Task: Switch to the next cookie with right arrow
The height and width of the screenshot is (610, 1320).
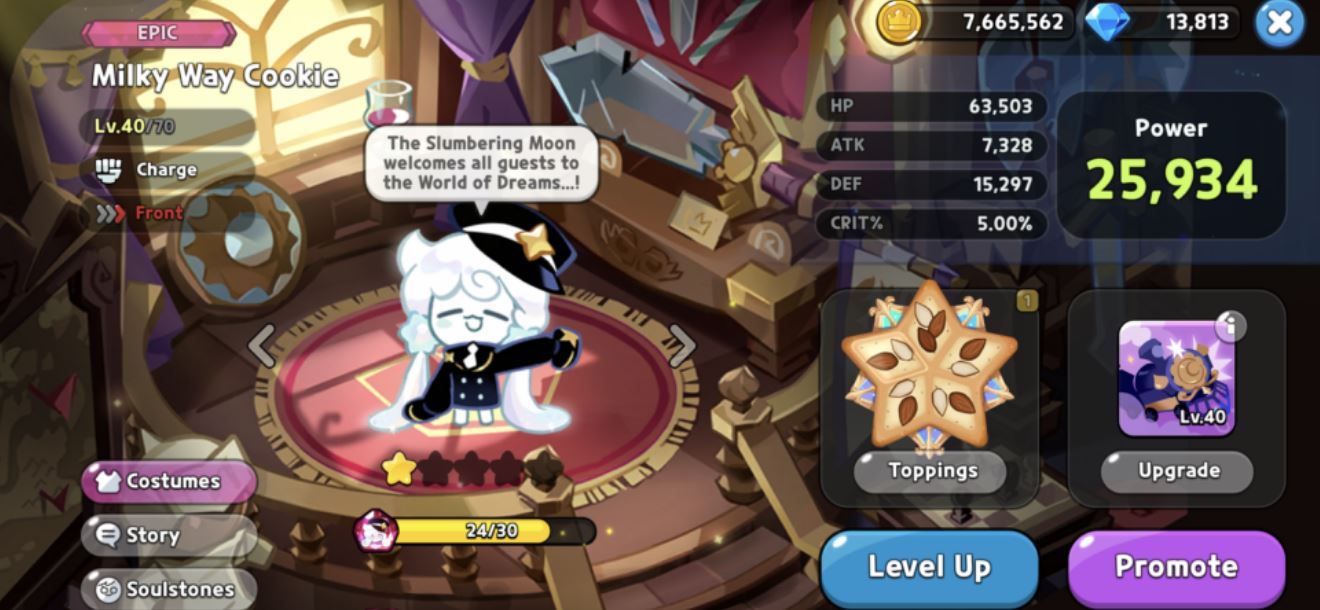Action: pos(682,345)
